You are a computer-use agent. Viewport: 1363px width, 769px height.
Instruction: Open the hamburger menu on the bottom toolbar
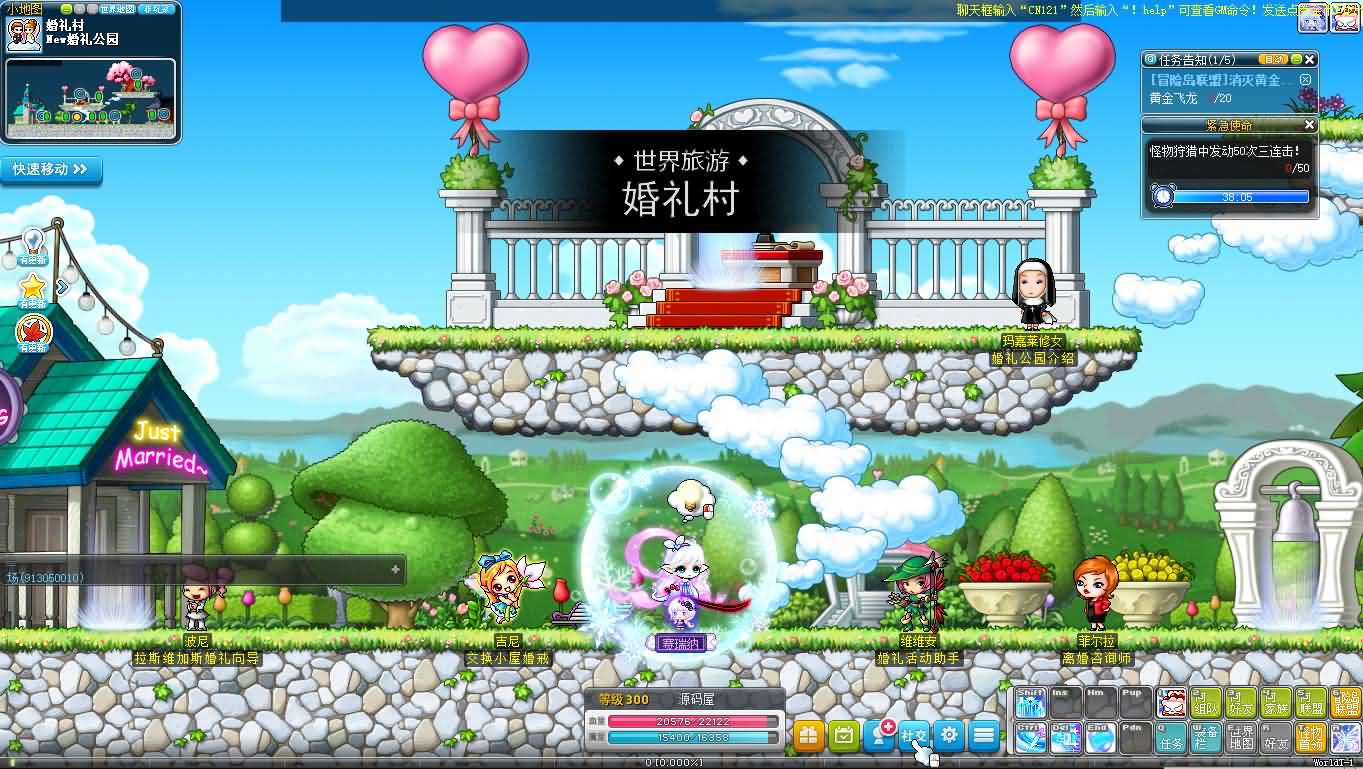pyautogui.click(x=986, y=735)
